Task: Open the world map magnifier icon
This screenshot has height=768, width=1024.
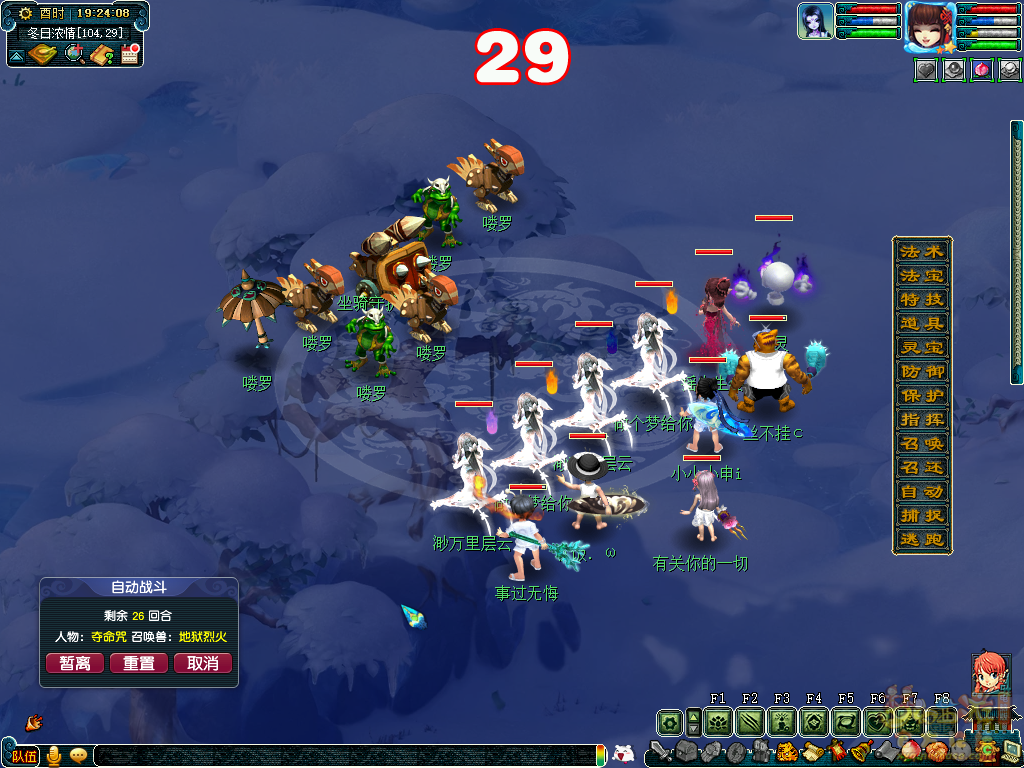Action: 75,54
